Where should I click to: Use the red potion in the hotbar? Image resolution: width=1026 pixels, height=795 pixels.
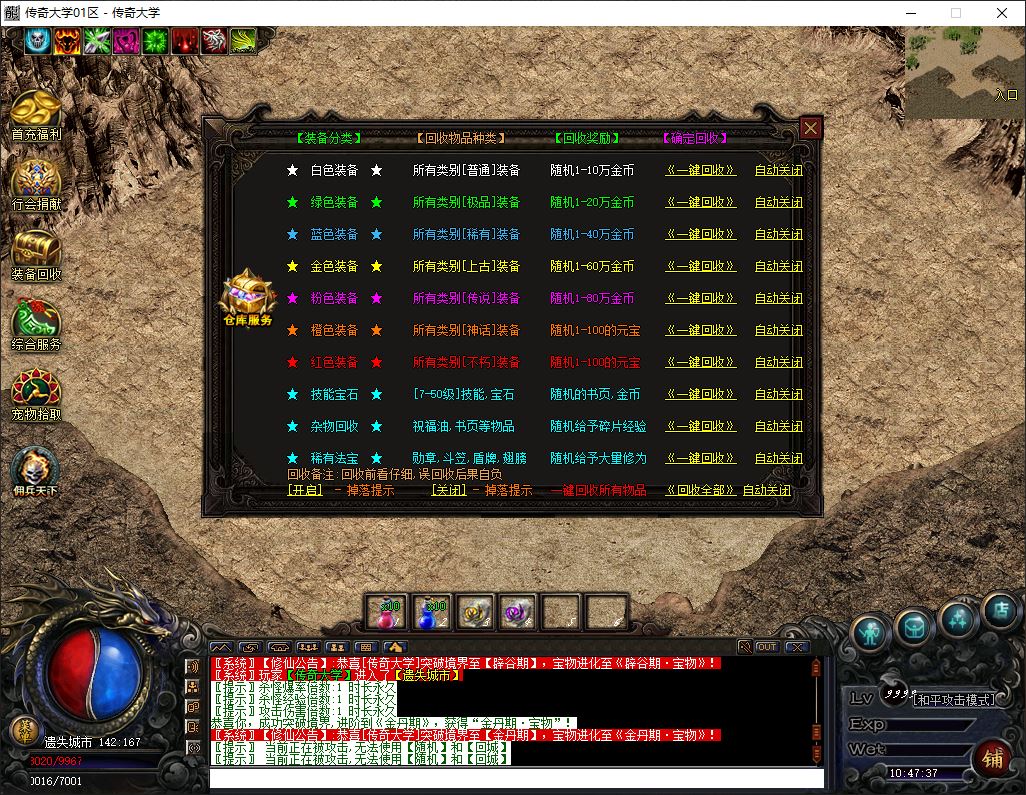pyautogui.click(x=386, y=612)
